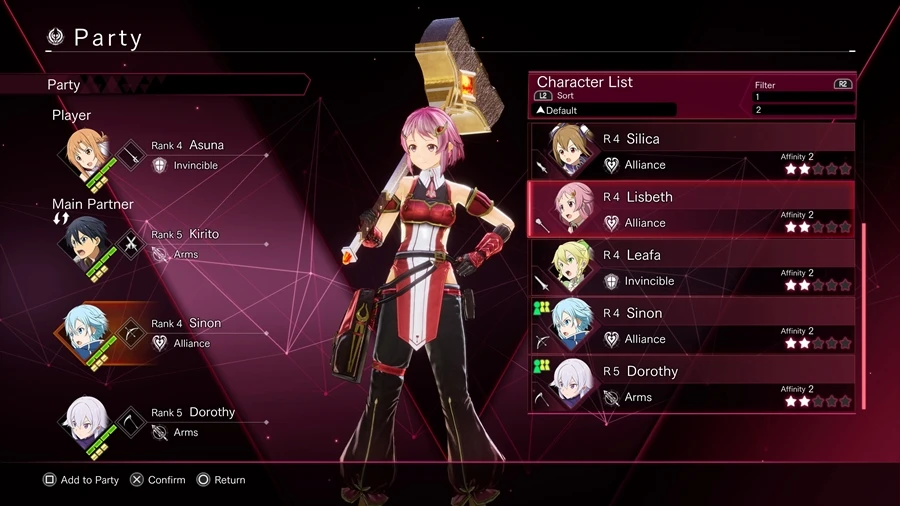Screen dimensions: 900x506
Task: Choose Dorothy's row in the Character List
Action: [690, 383]
